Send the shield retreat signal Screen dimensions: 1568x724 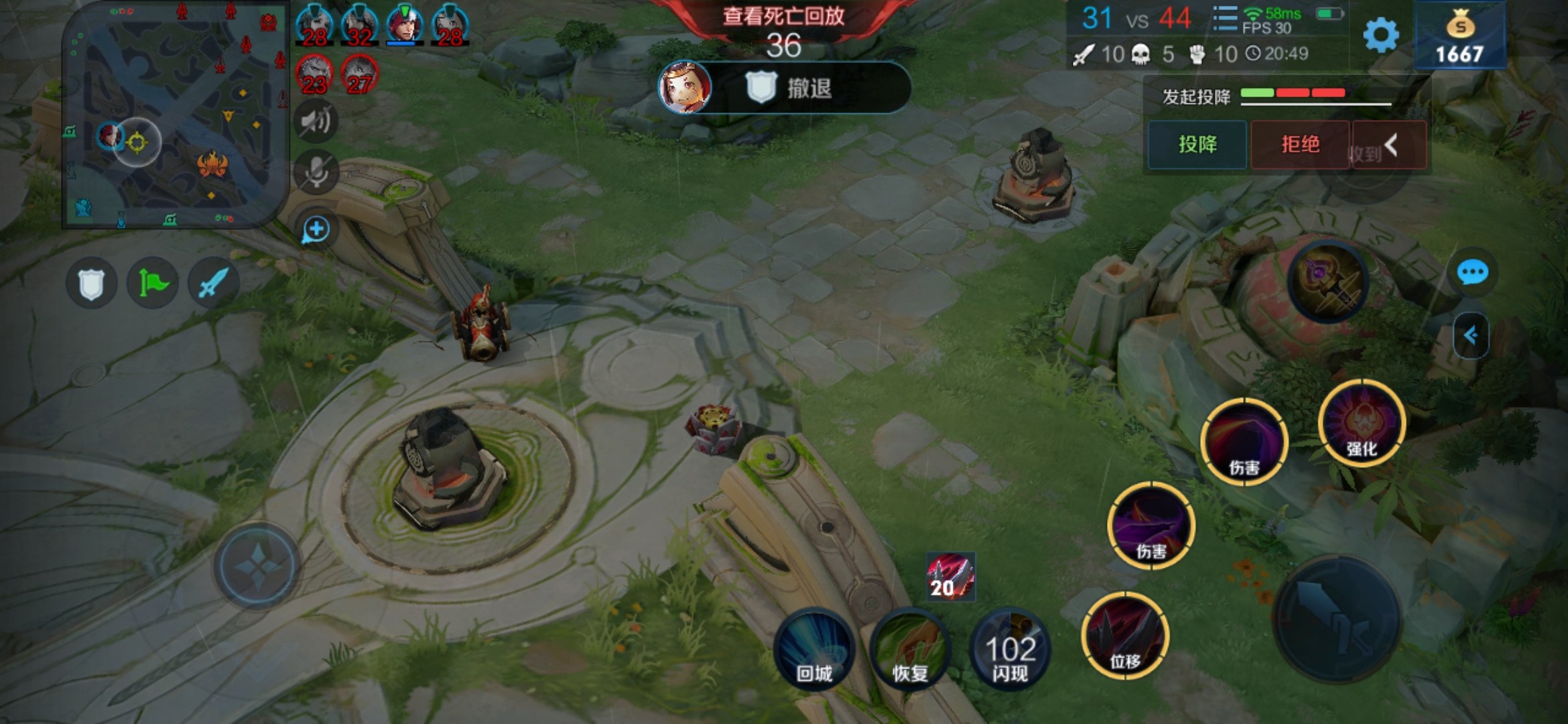coord(92,284)
